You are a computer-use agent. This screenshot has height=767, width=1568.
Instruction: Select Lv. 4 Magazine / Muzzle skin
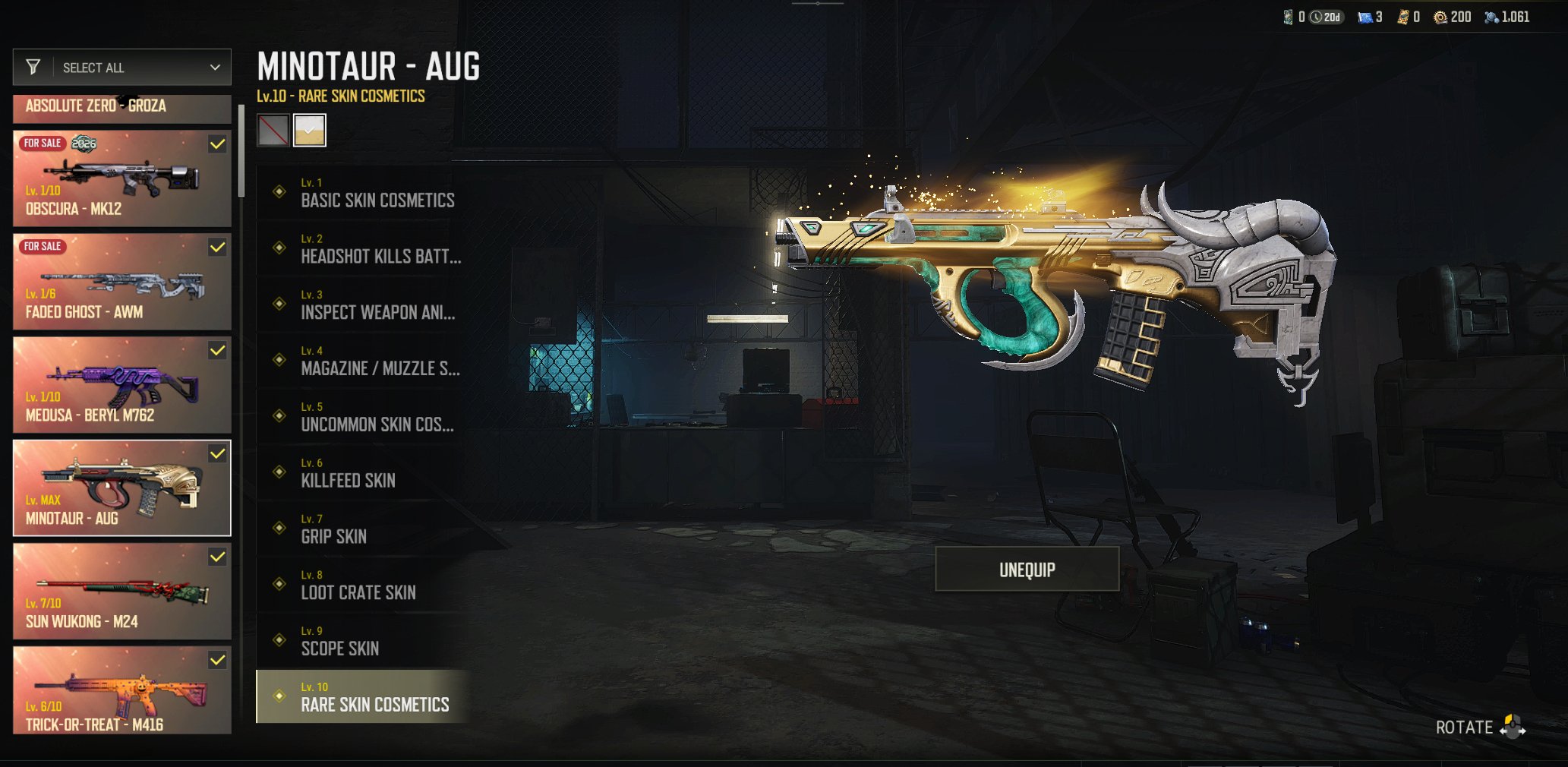(363, 361)
